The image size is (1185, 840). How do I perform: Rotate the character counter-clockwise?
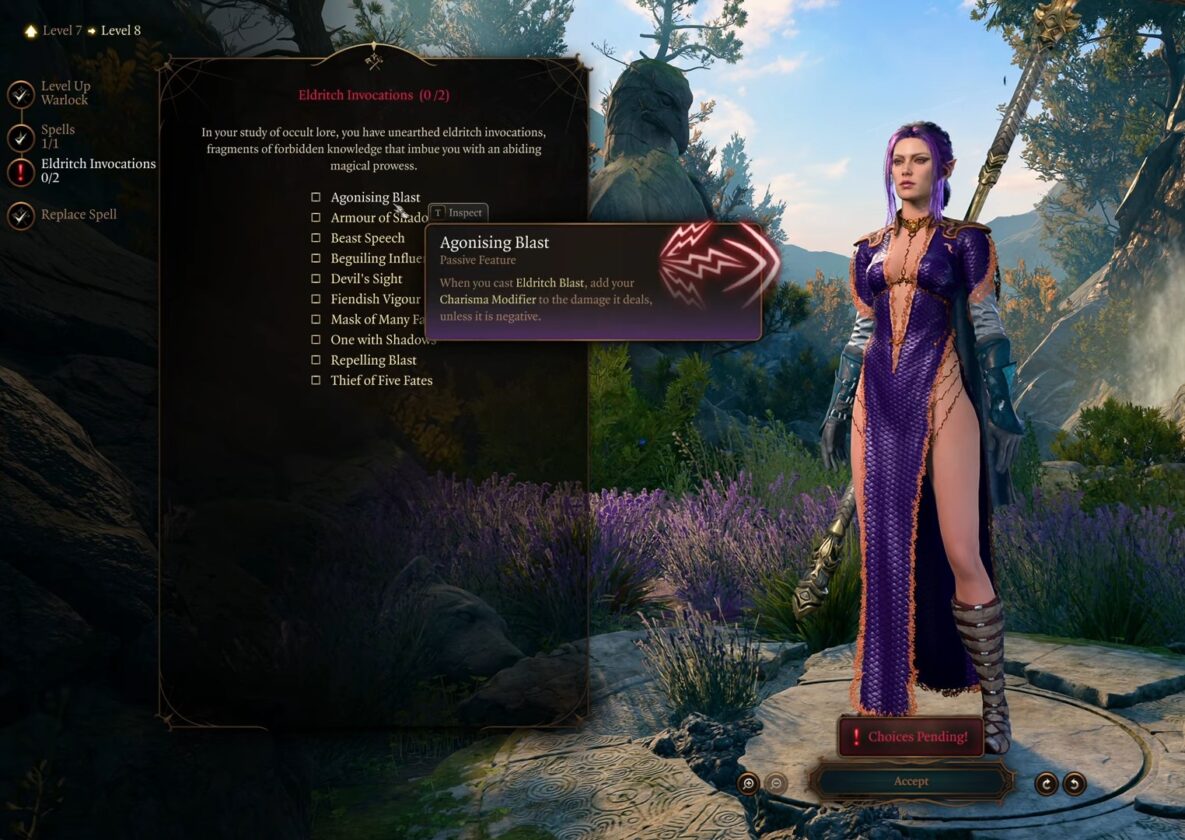click(x=1074, y=784)
